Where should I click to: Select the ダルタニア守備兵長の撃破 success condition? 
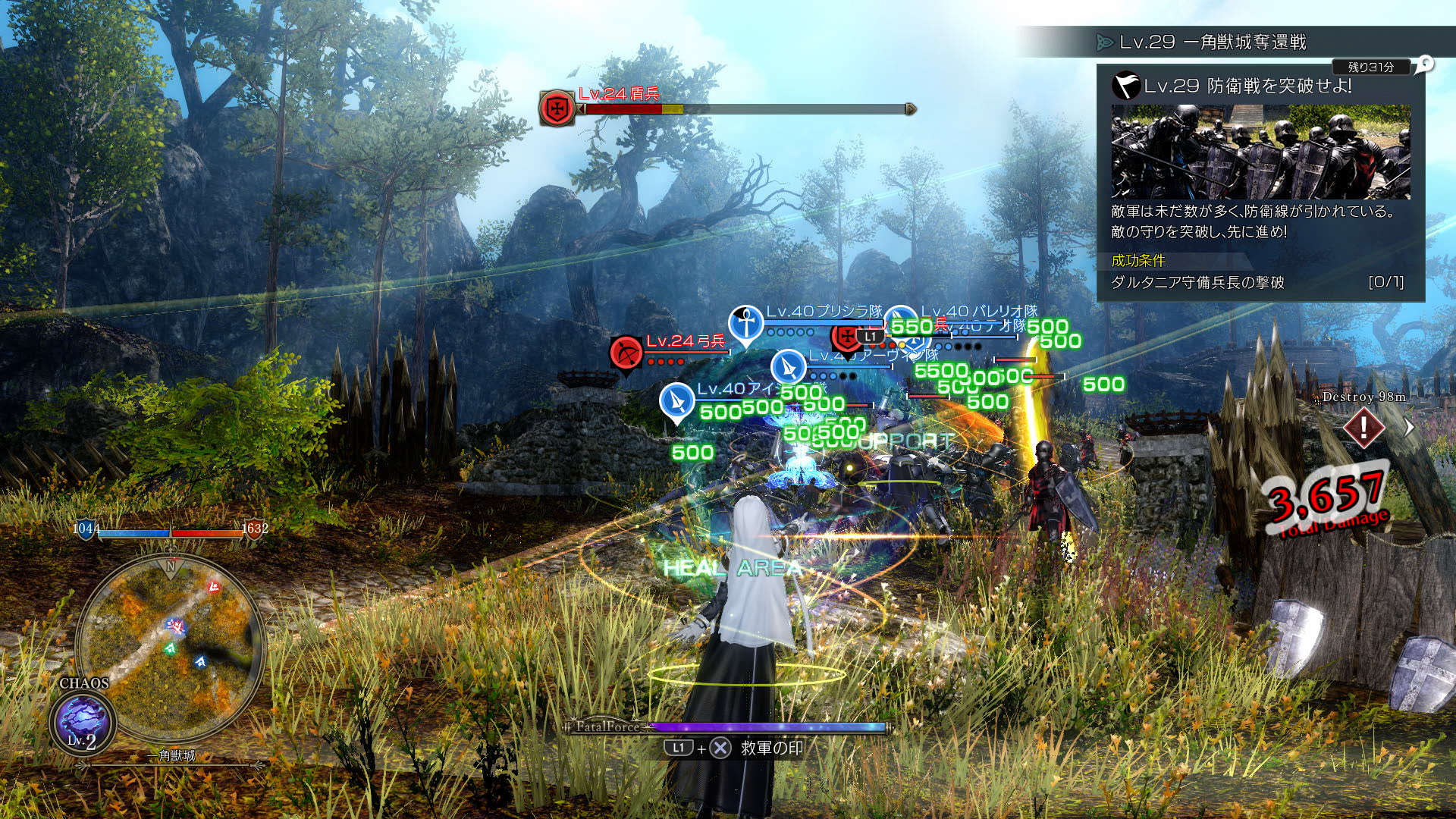pyautogui.click(x=1197, y=283)
